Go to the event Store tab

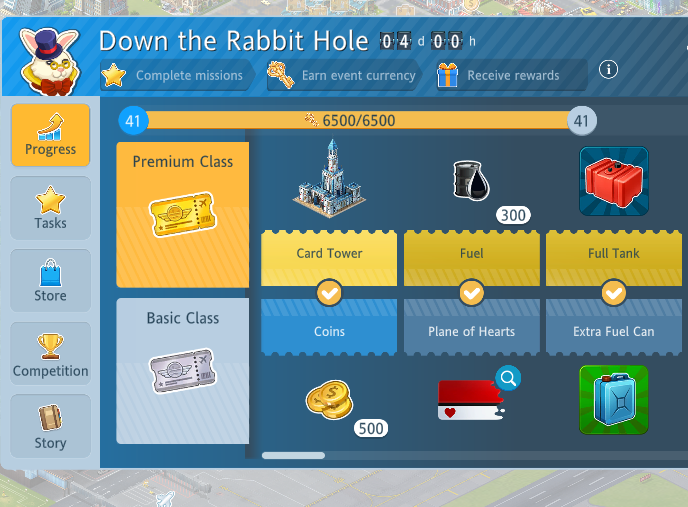point(50,281)
